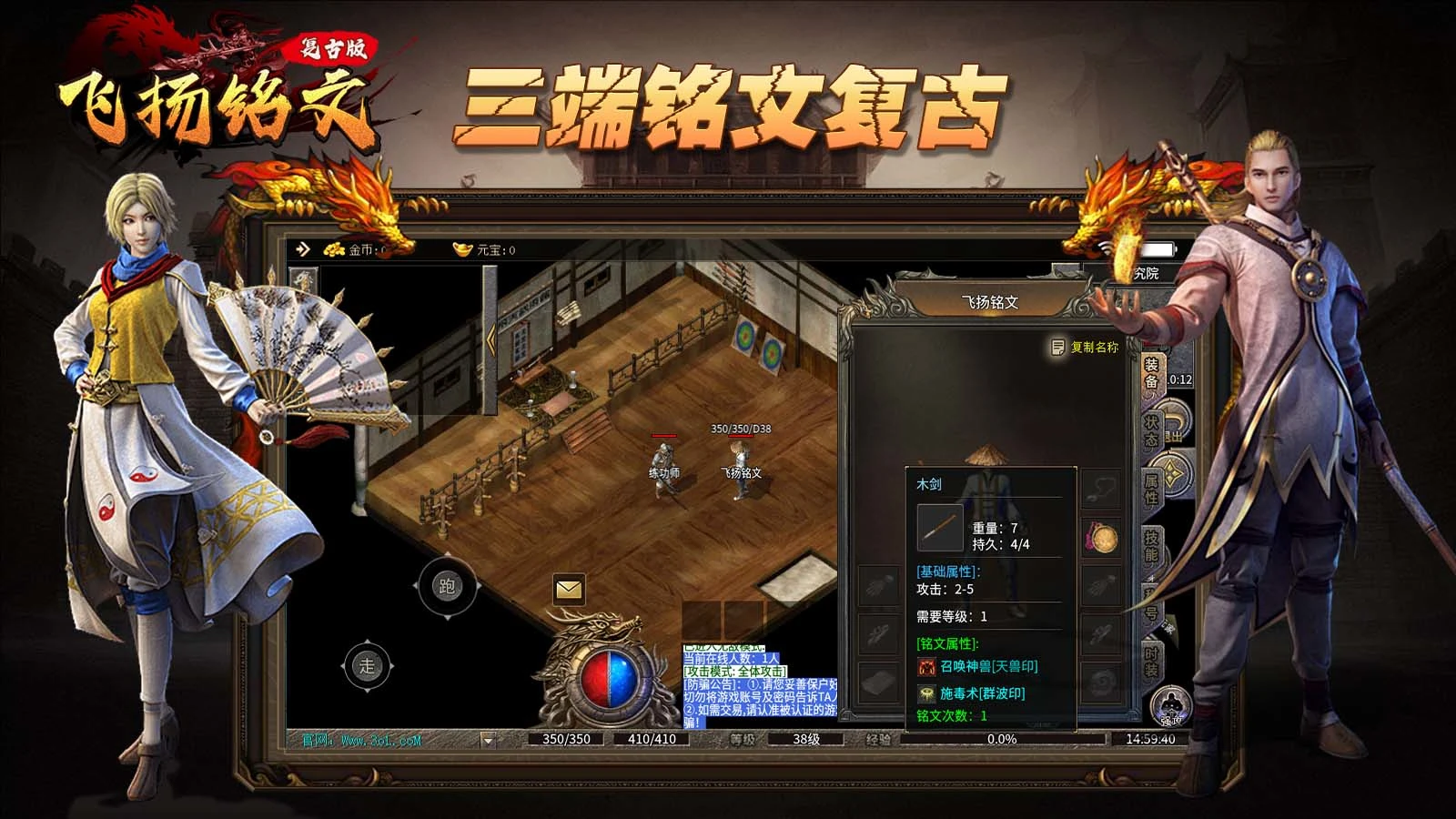Collapse the map panel side arrow tab
Viewport: 1456px width, 819px height.
[491, 337]
